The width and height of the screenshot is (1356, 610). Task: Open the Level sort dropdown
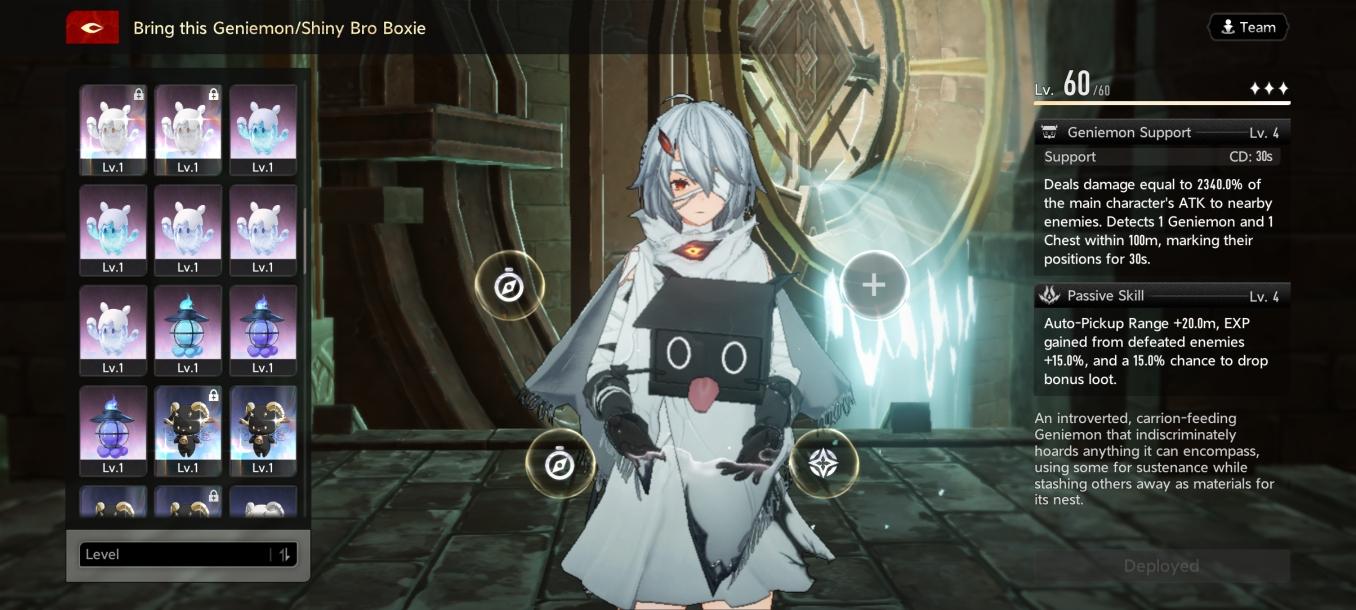tap(175, 555)
